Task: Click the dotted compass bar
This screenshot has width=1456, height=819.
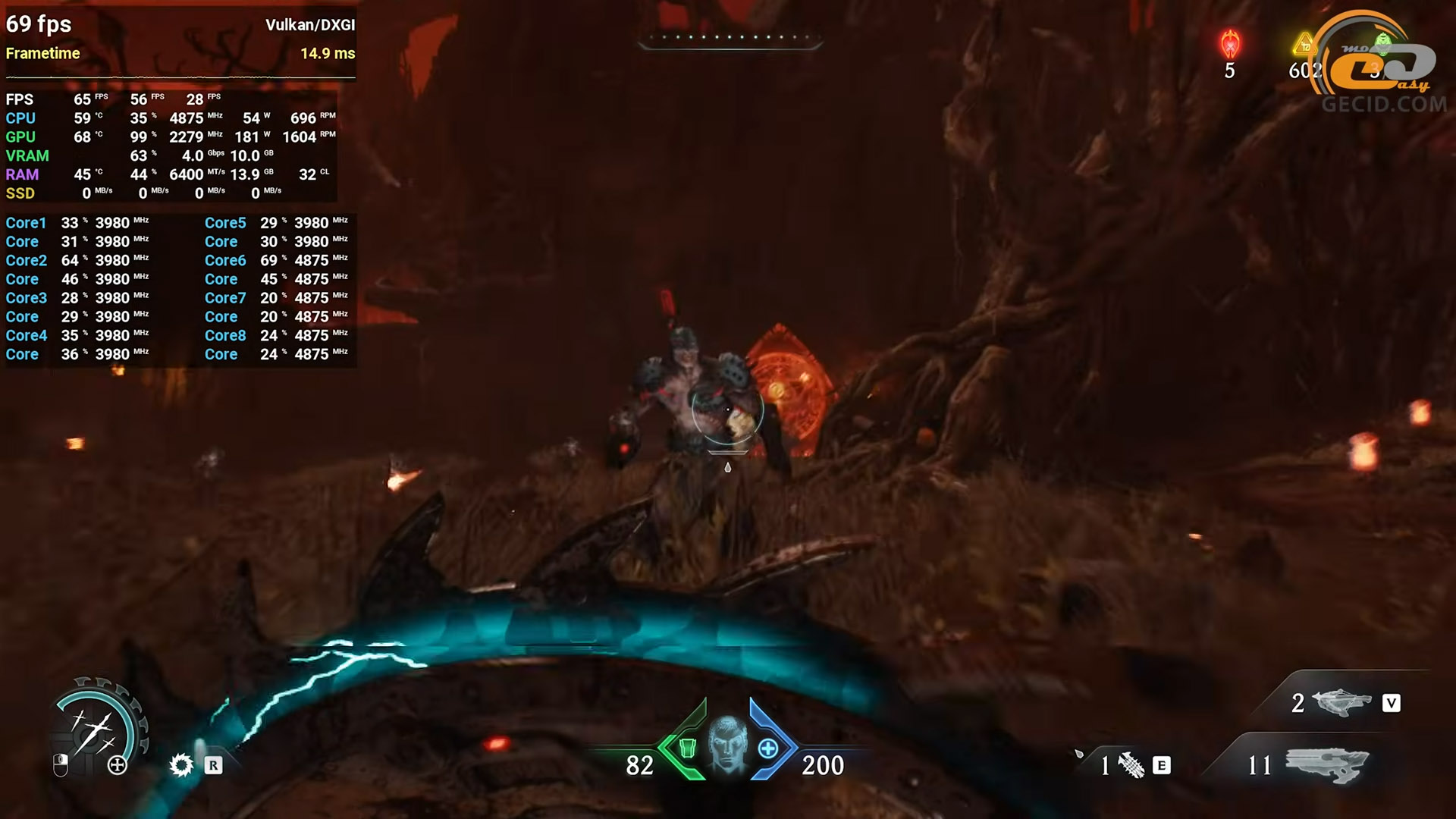Action: 730,38
